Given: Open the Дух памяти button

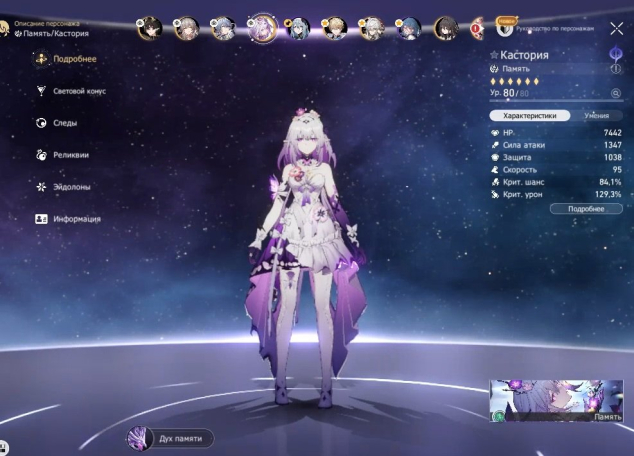Looking at the screenshot, I should pos(170,438).
